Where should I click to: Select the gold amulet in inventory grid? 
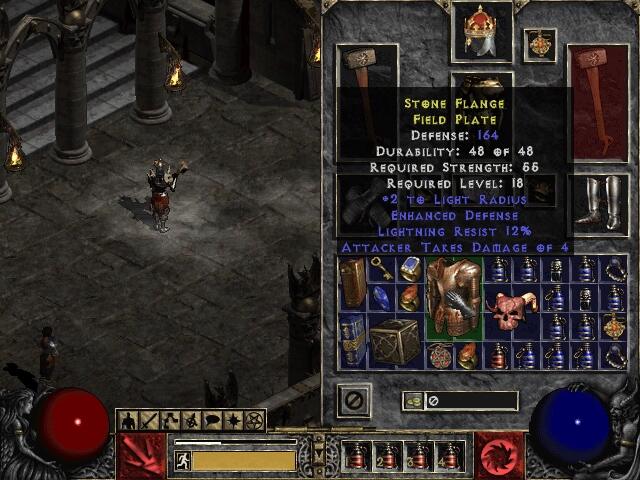tap(613, 326)
